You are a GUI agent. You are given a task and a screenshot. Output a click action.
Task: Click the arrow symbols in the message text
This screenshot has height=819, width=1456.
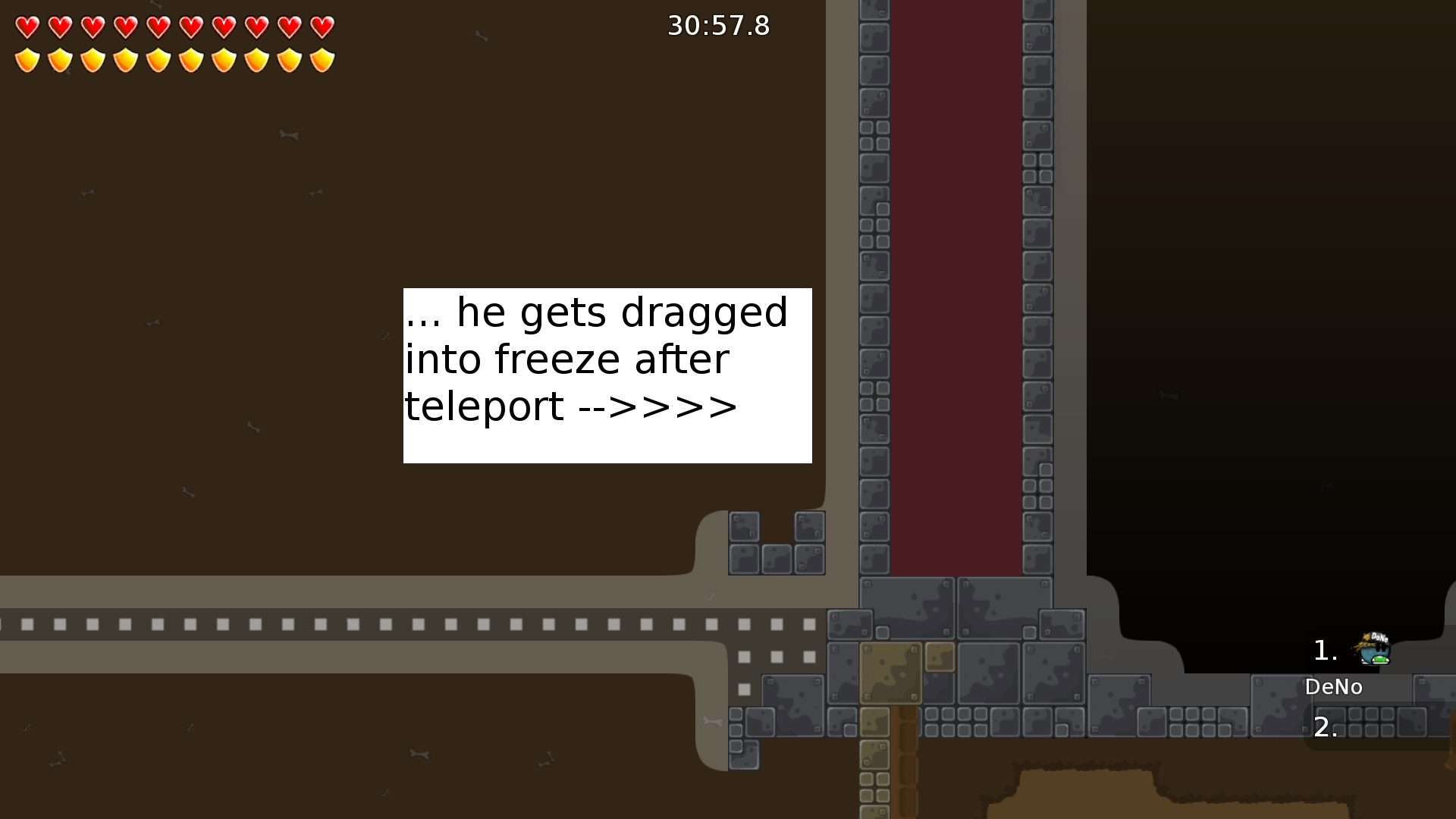(658, 406)
